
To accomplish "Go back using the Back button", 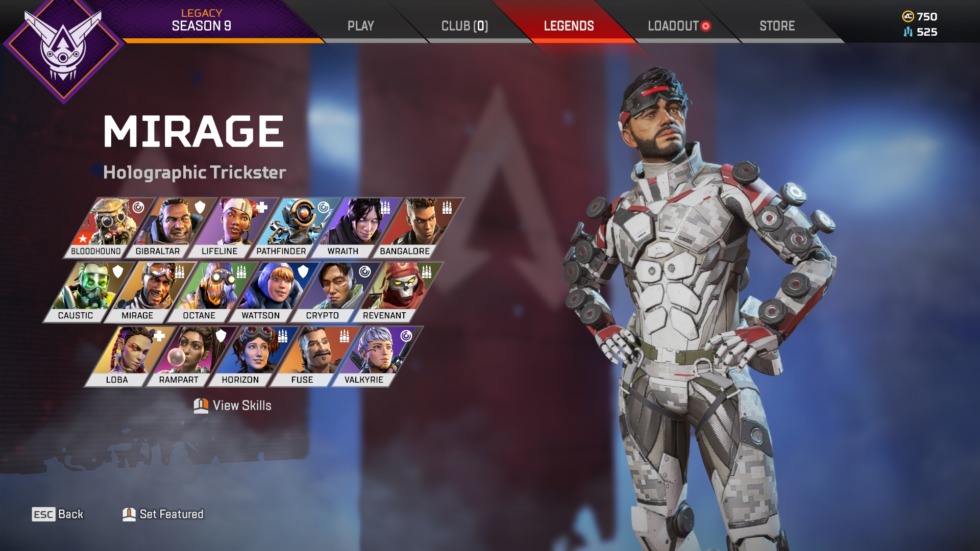I will tap(58, 514).
